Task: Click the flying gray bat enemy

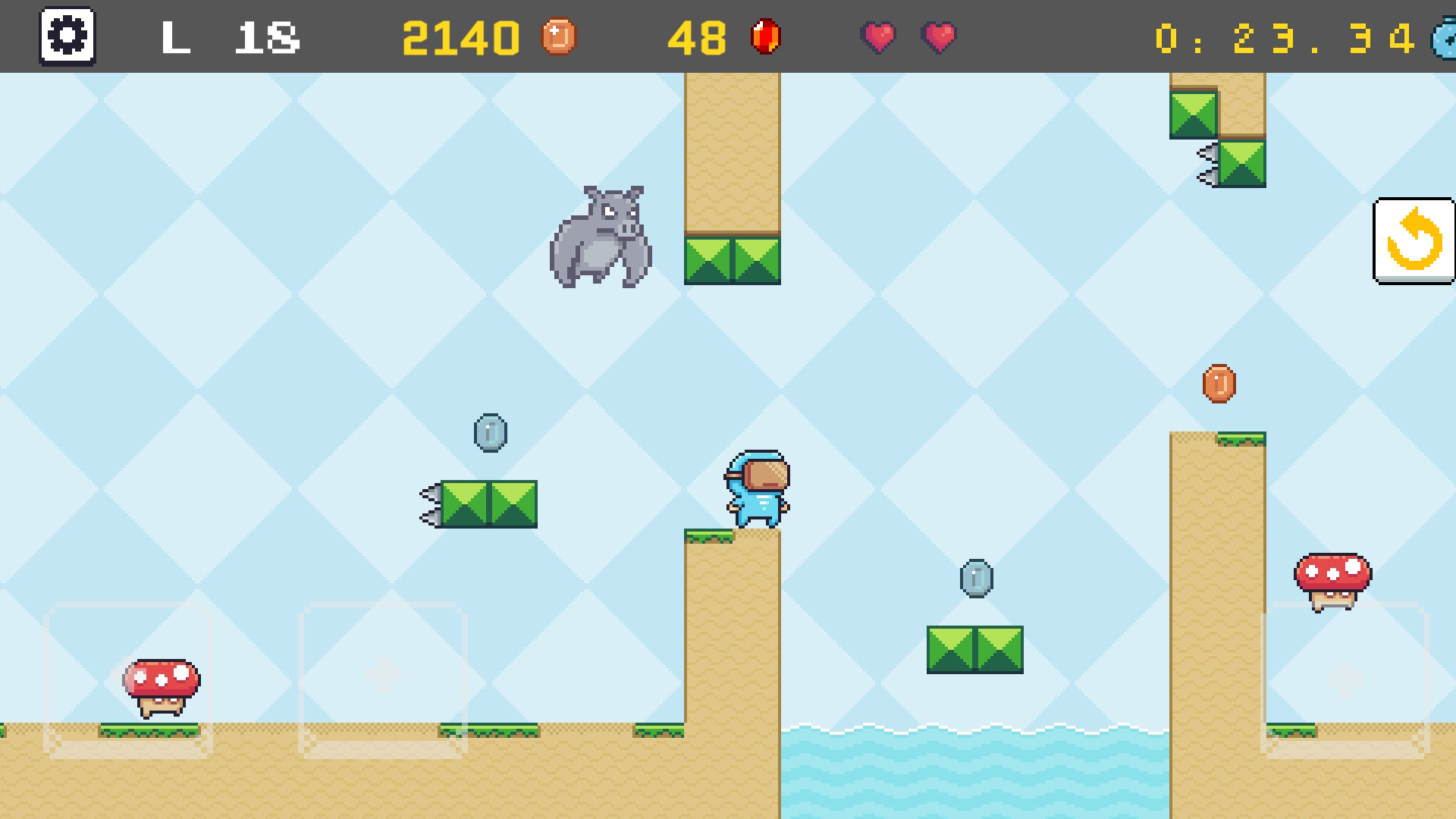Action: [603, 235]
